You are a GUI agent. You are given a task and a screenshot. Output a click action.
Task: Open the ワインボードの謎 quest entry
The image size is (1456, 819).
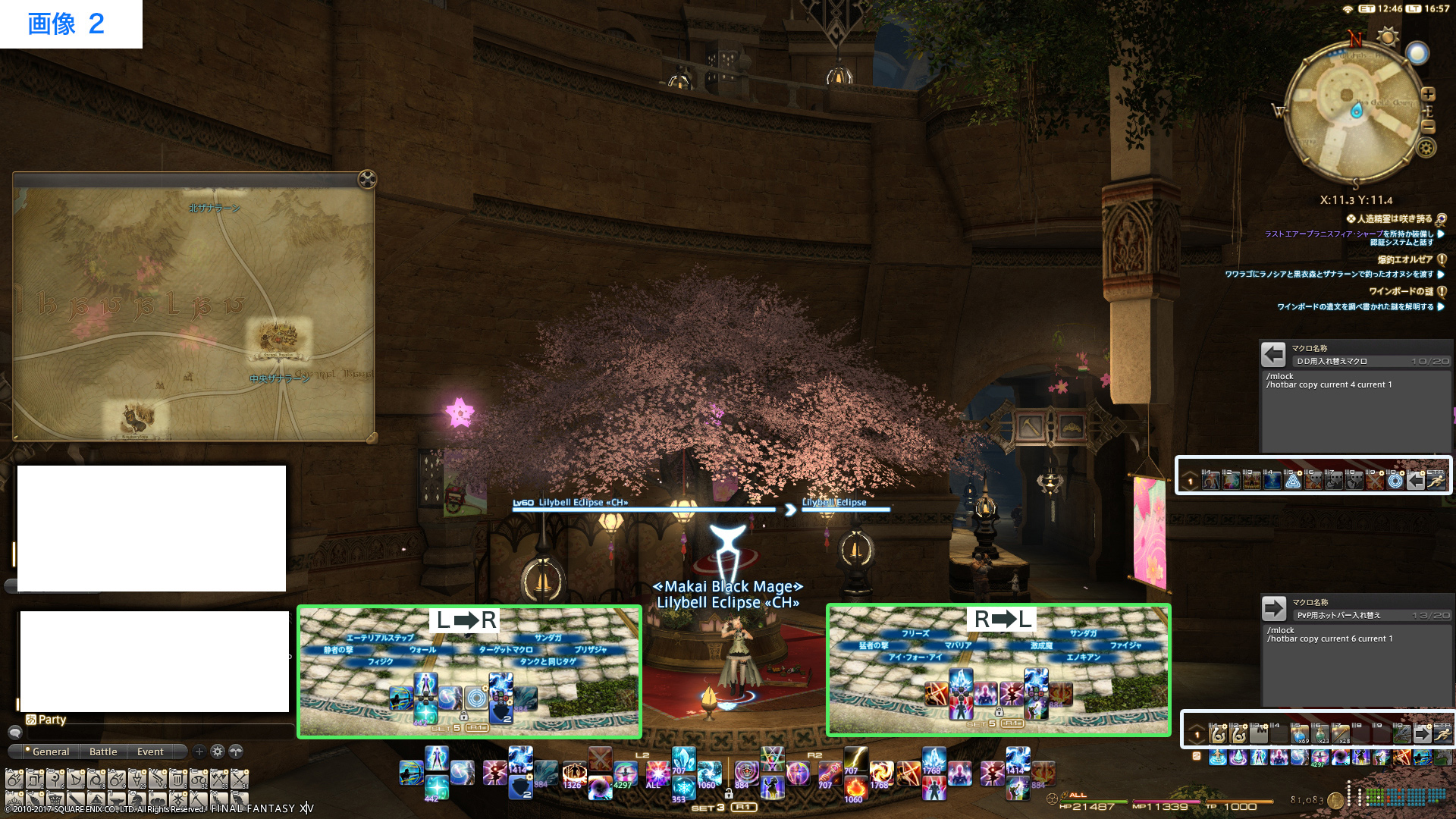(x=1400, y=291)
